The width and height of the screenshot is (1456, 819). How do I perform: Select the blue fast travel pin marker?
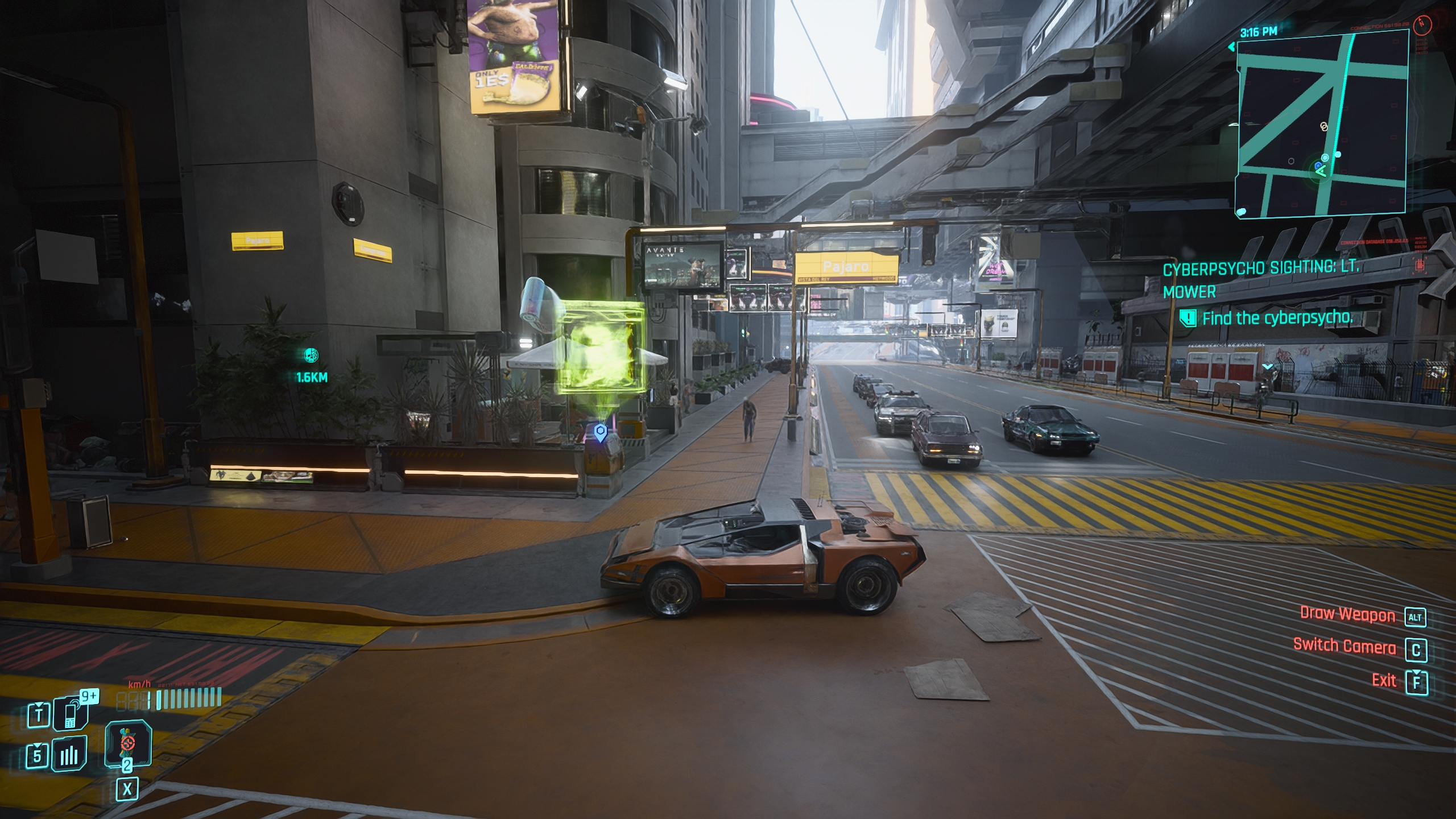coord(600,433)
